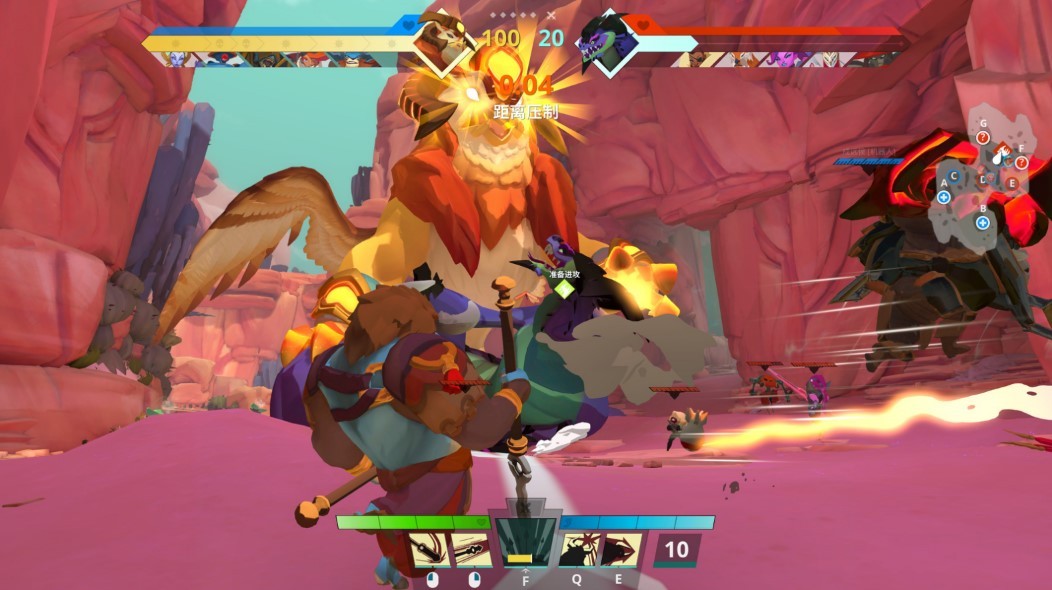
Task: Activate the Q bull charge ability icon
Action: [x=579, y=551]
